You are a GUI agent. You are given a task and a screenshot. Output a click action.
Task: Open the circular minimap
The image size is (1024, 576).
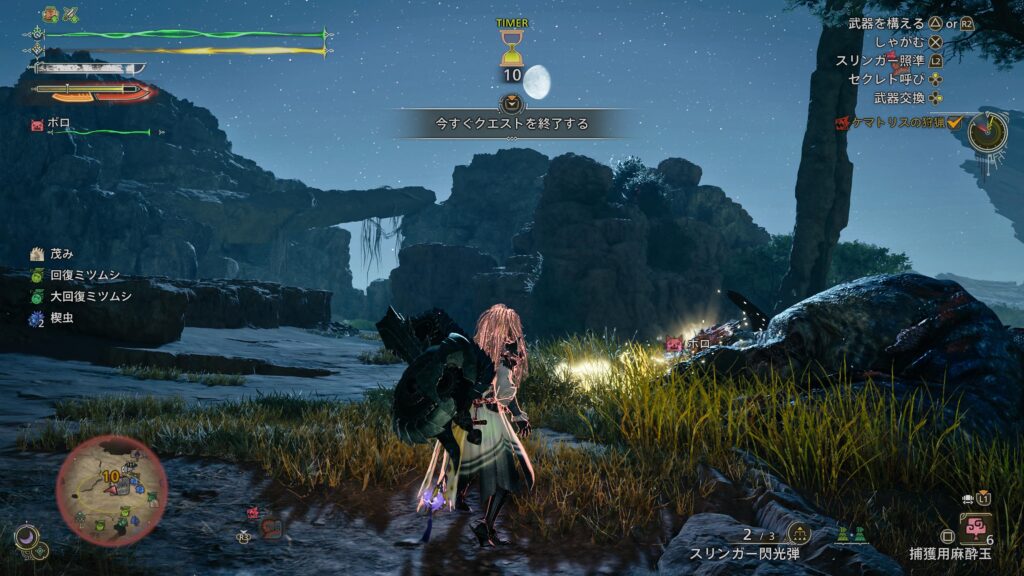point(111,490)
